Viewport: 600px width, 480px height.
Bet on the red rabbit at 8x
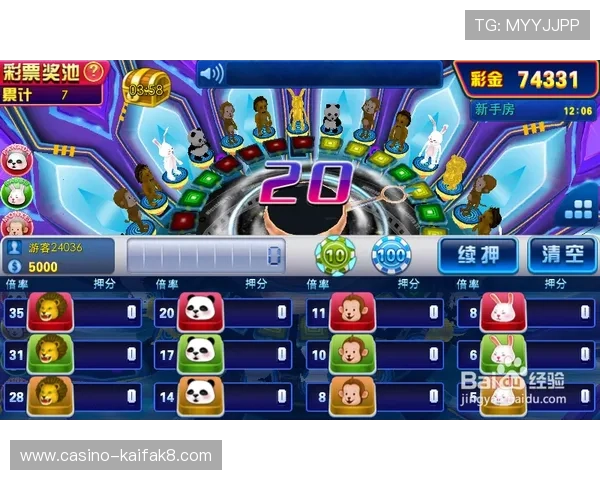502,312
